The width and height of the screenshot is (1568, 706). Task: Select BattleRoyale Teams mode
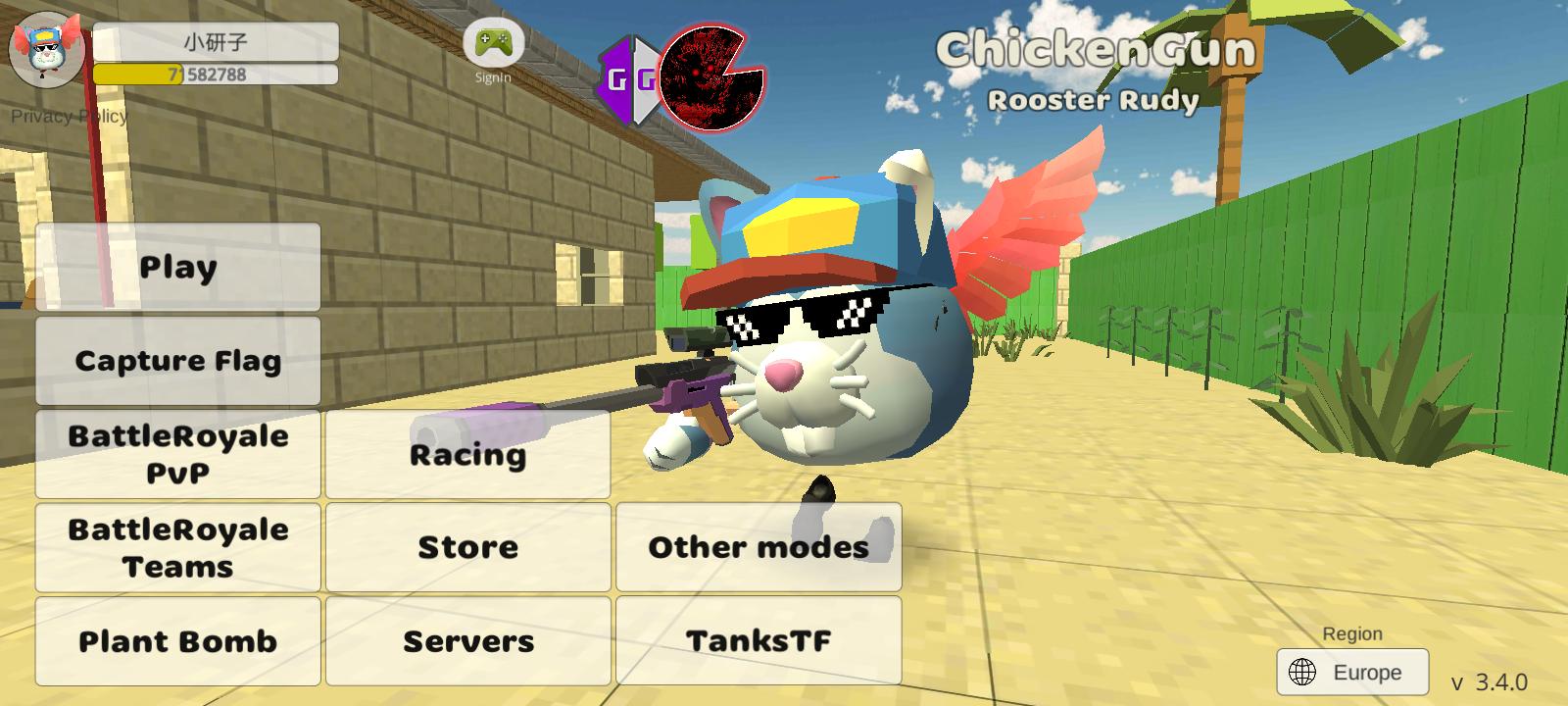[x=178, y=547]
